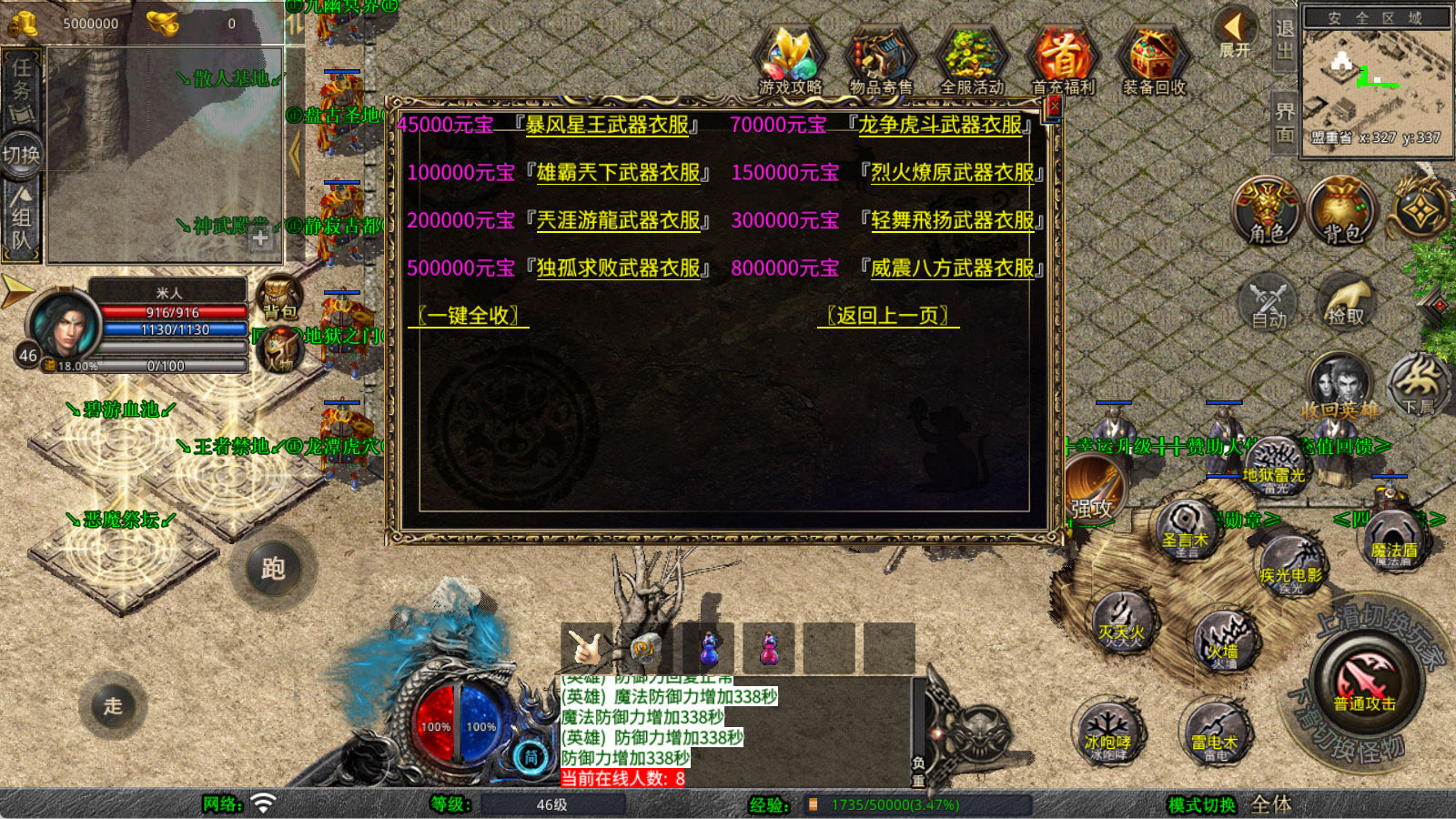Open 游戏攻略 game guide
Viewport: 1456px width, 819px height.
[x=790, y=60]
